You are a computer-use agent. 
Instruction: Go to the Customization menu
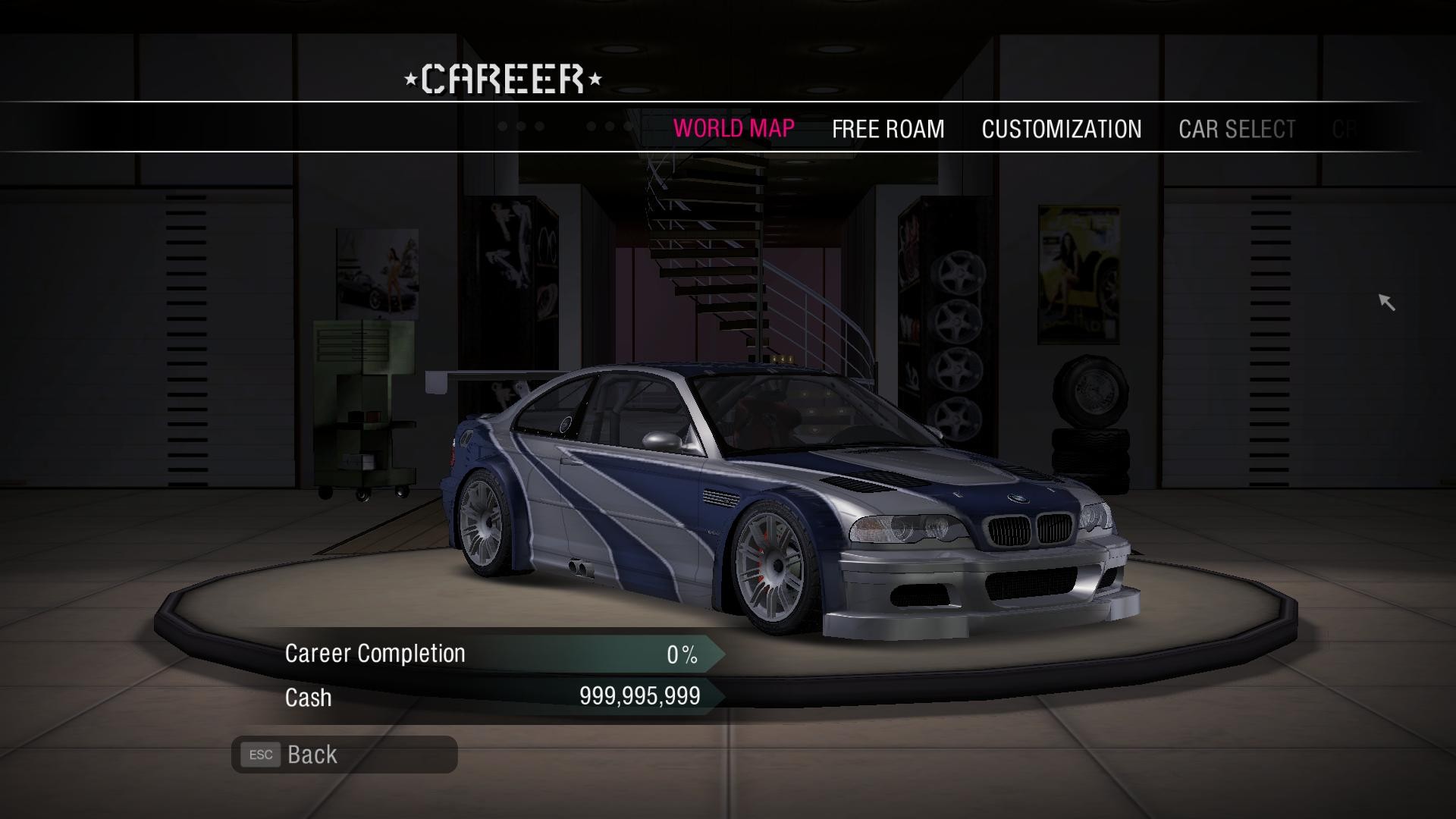(x=1061, y=129)
